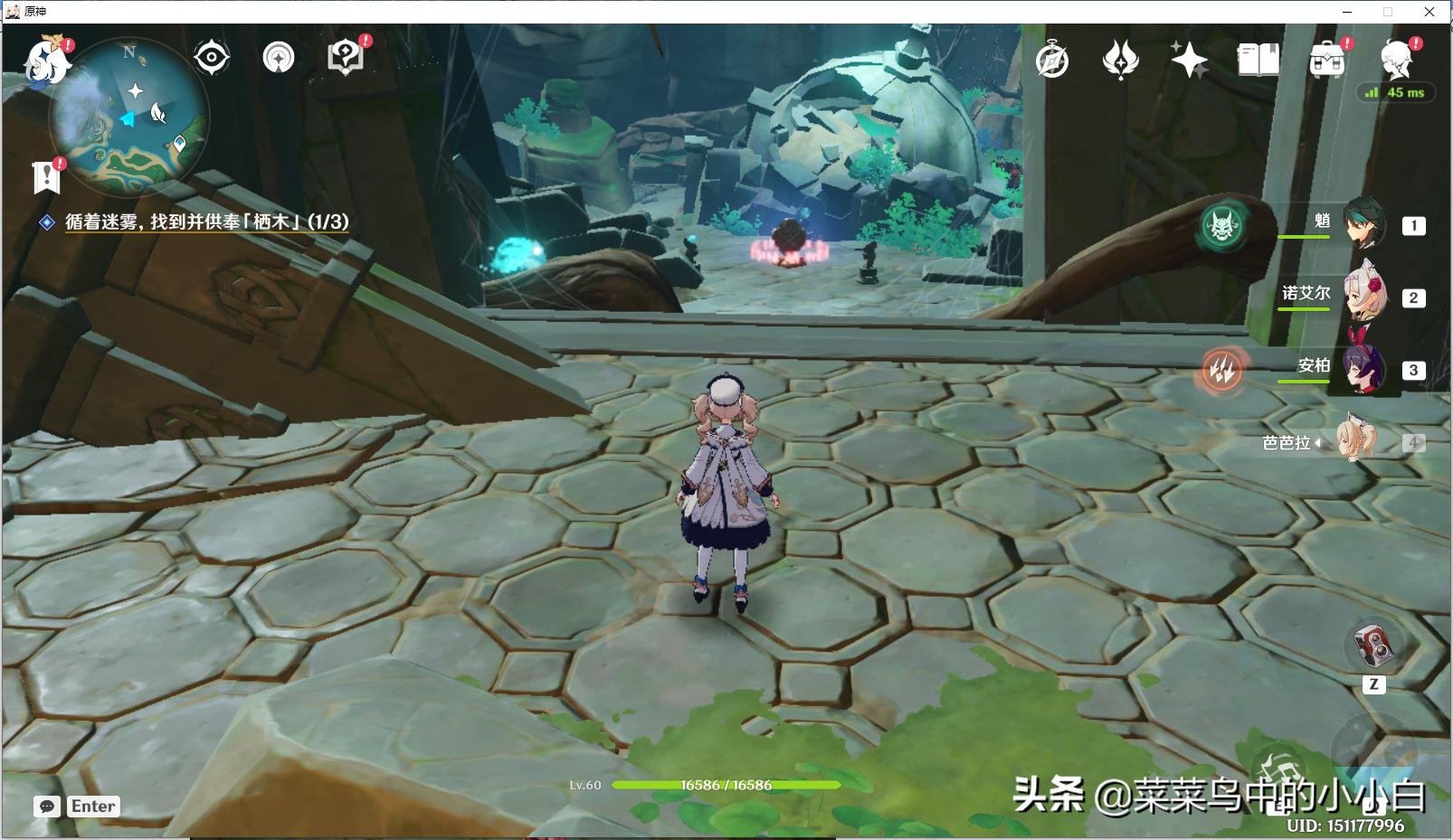Open the Battle Pass wings icon

tap(1122, 61)
